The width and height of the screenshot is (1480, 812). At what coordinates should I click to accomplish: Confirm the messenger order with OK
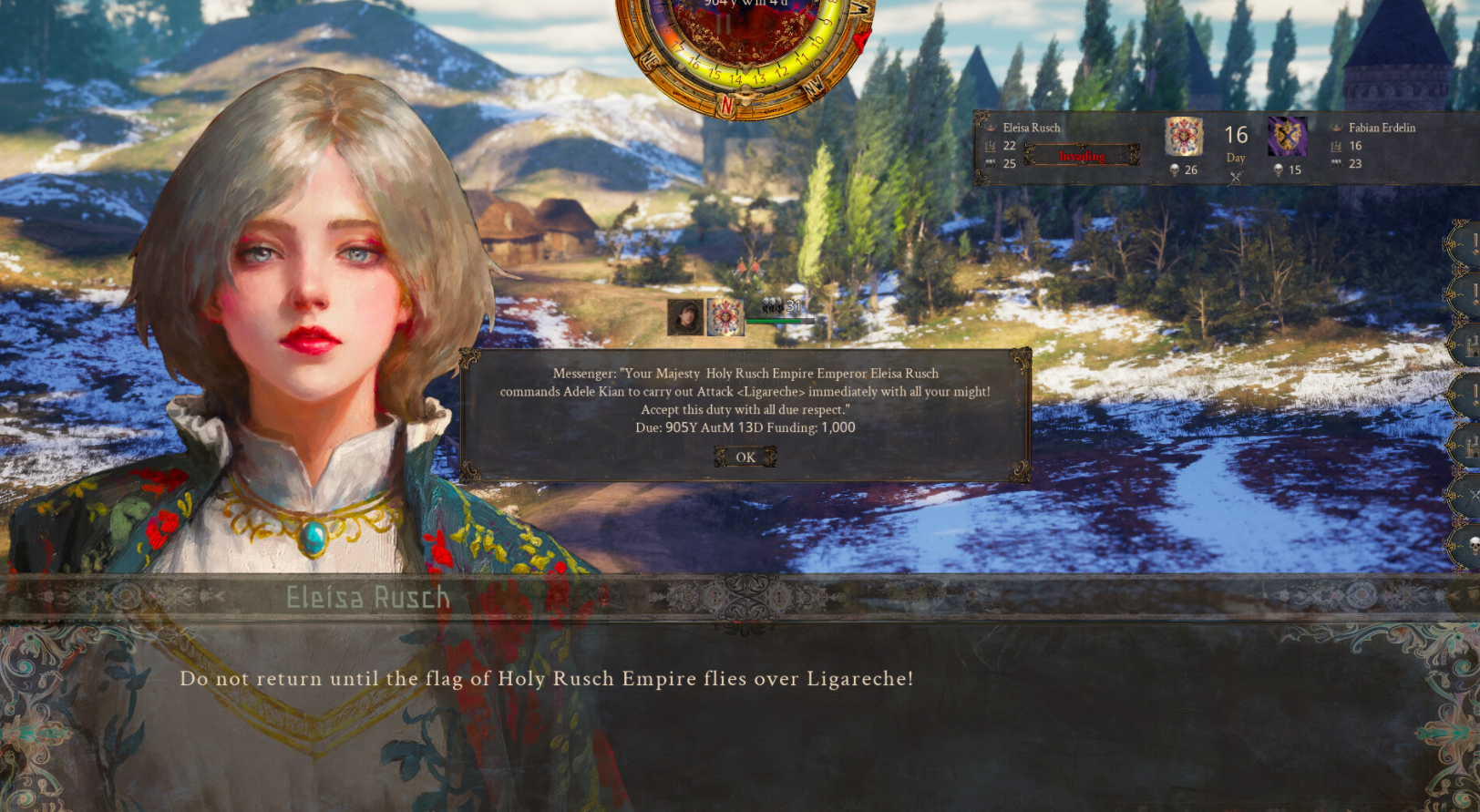[x=745, y=457]
